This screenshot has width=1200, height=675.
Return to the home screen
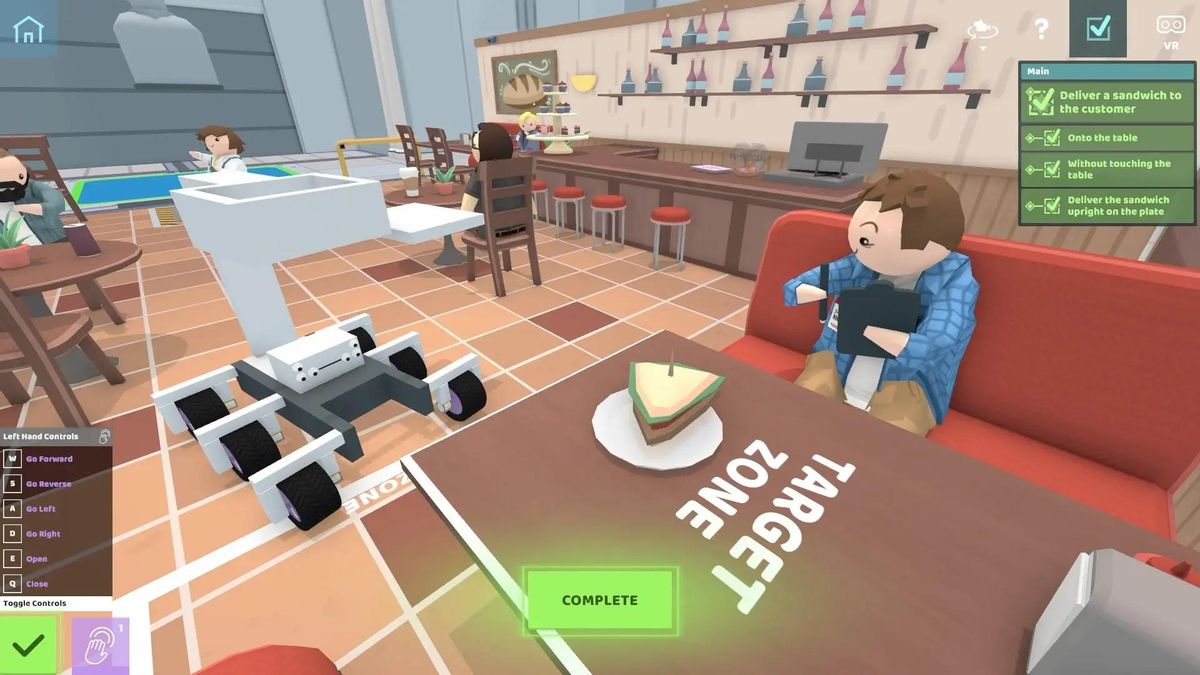[28, 28]
